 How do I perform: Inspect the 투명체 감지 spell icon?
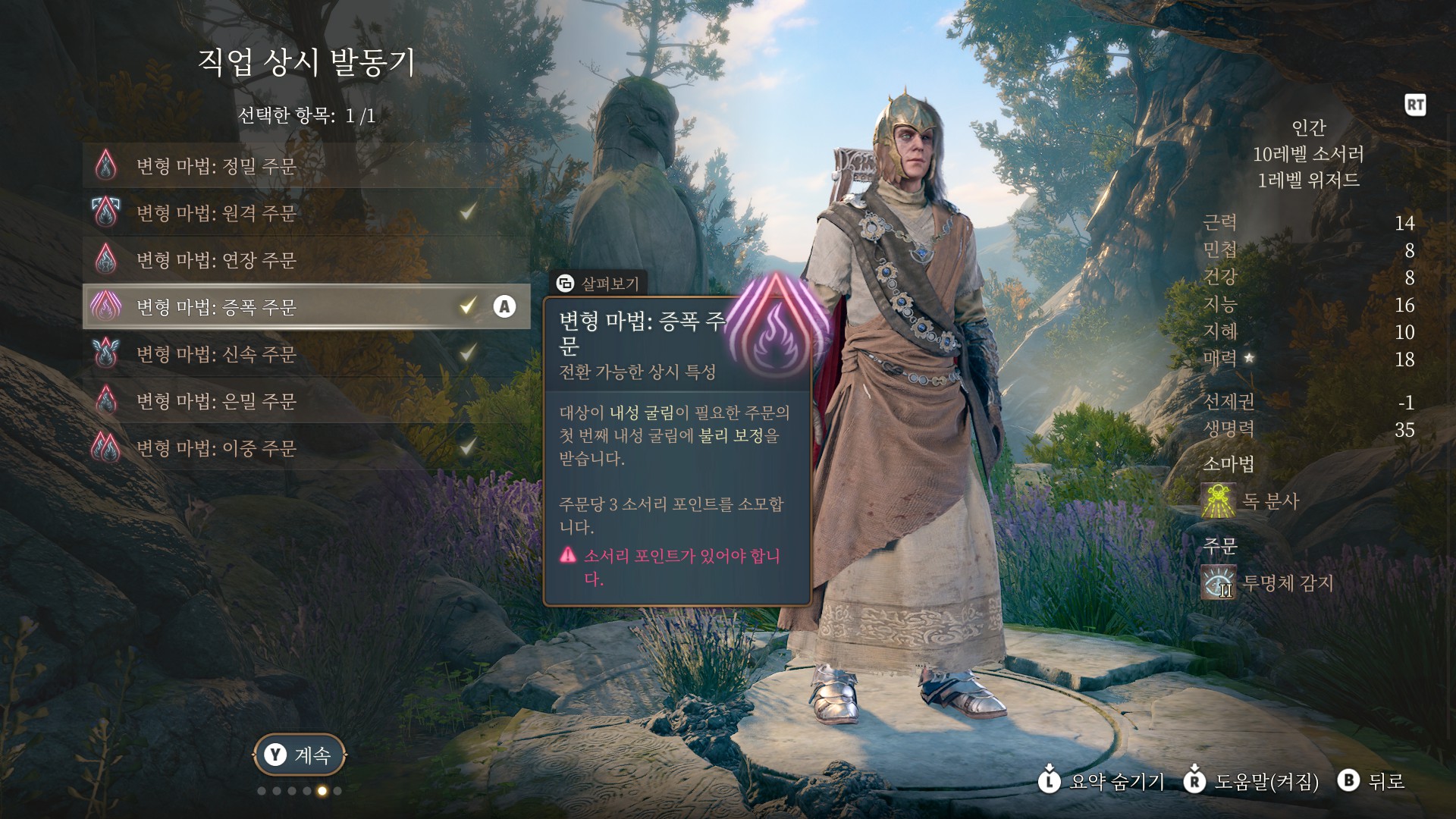pyautogui.click(x=1219, y=583)
